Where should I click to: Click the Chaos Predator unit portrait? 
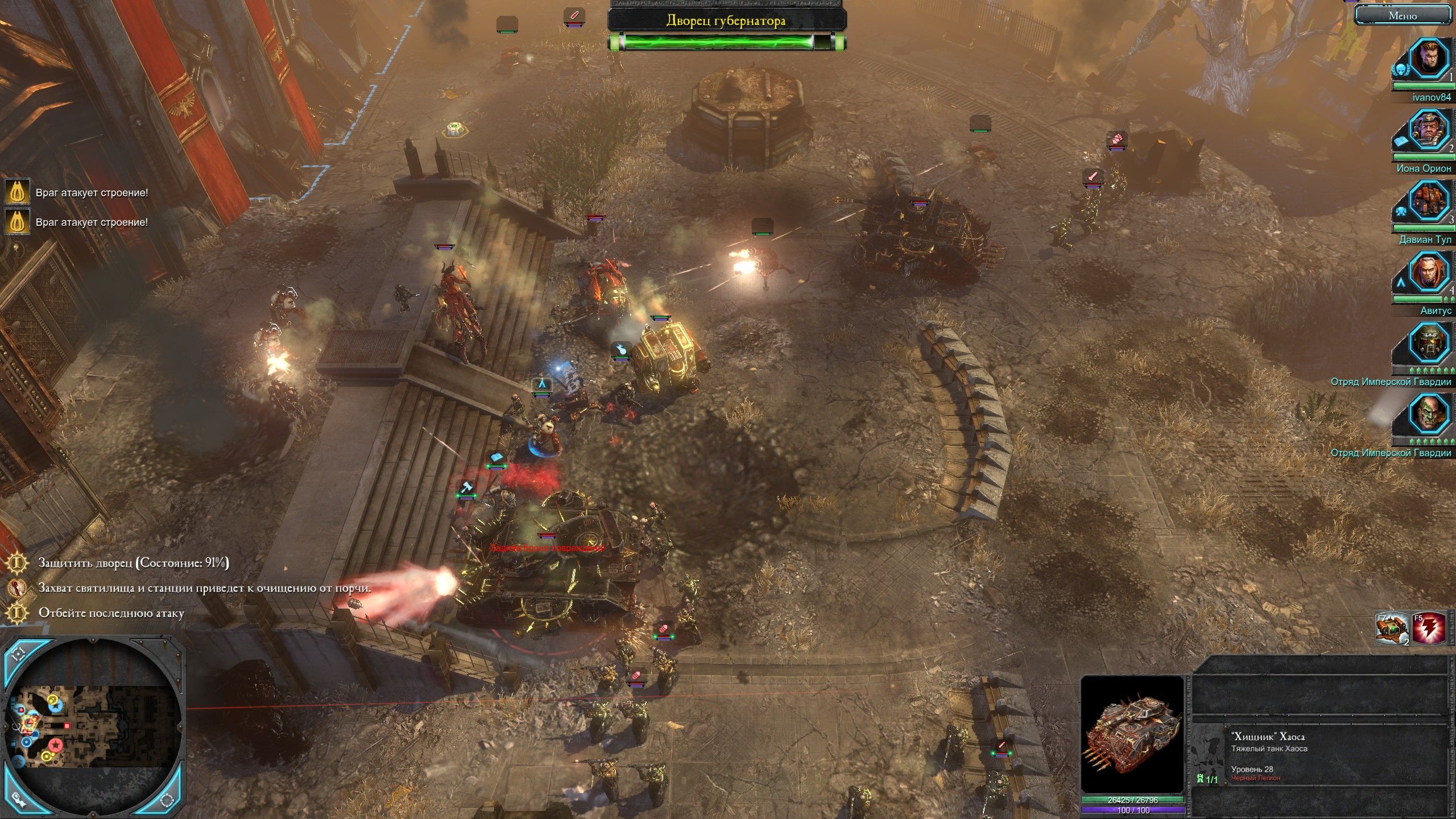(1132, 735)
